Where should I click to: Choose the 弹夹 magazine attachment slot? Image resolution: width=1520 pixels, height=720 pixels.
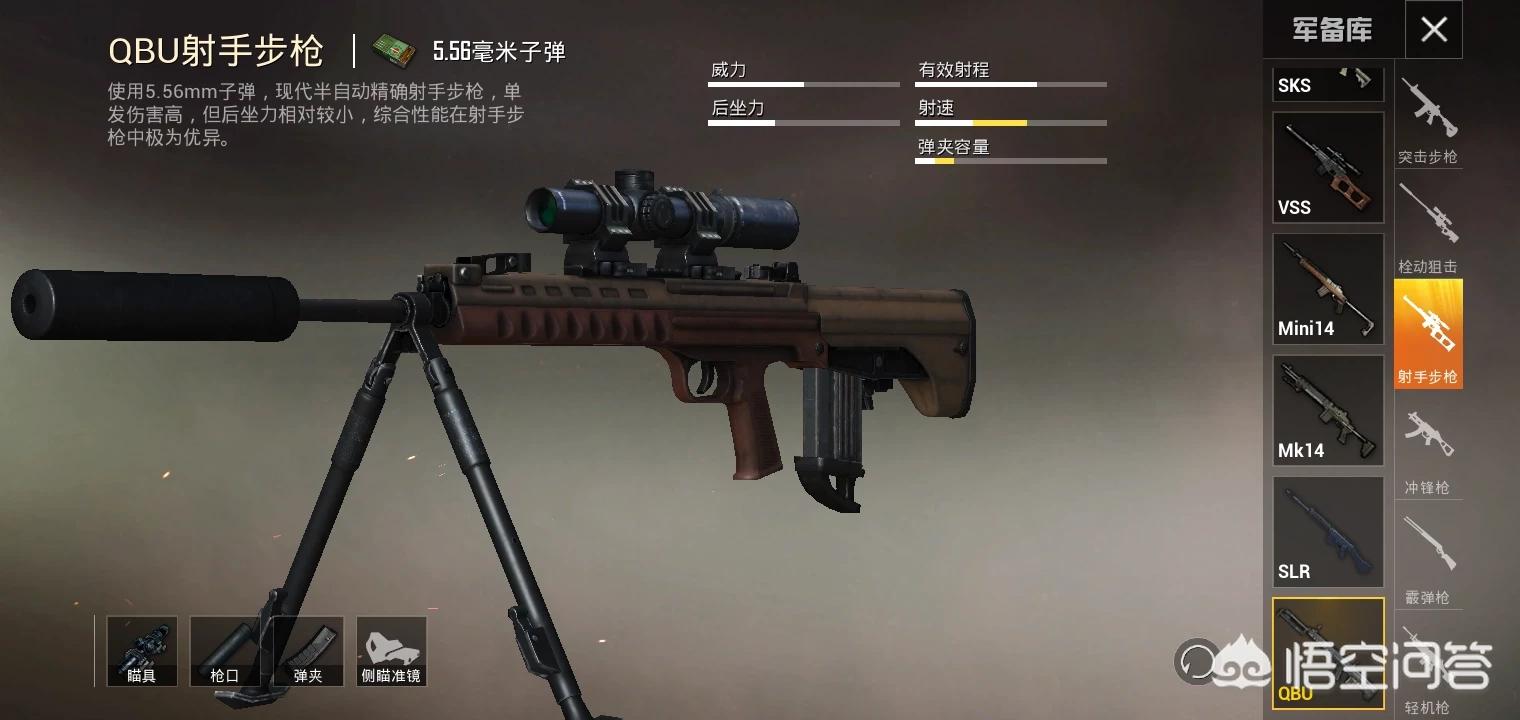[x=308, y=651]
